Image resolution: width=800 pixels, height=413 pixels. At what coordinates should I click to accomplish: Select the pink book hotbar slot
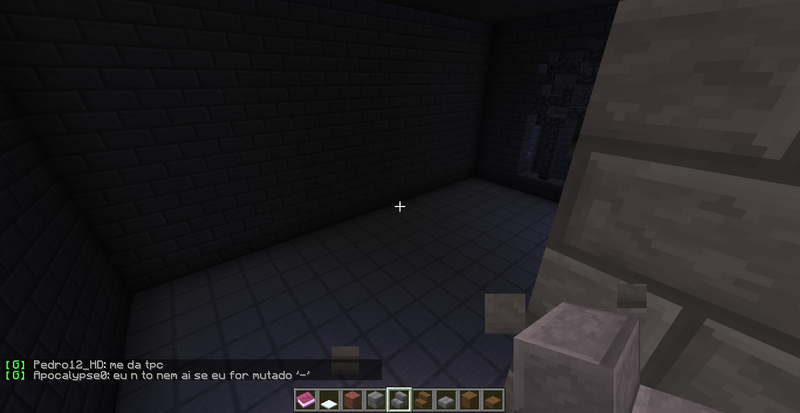tap(306, 400)
